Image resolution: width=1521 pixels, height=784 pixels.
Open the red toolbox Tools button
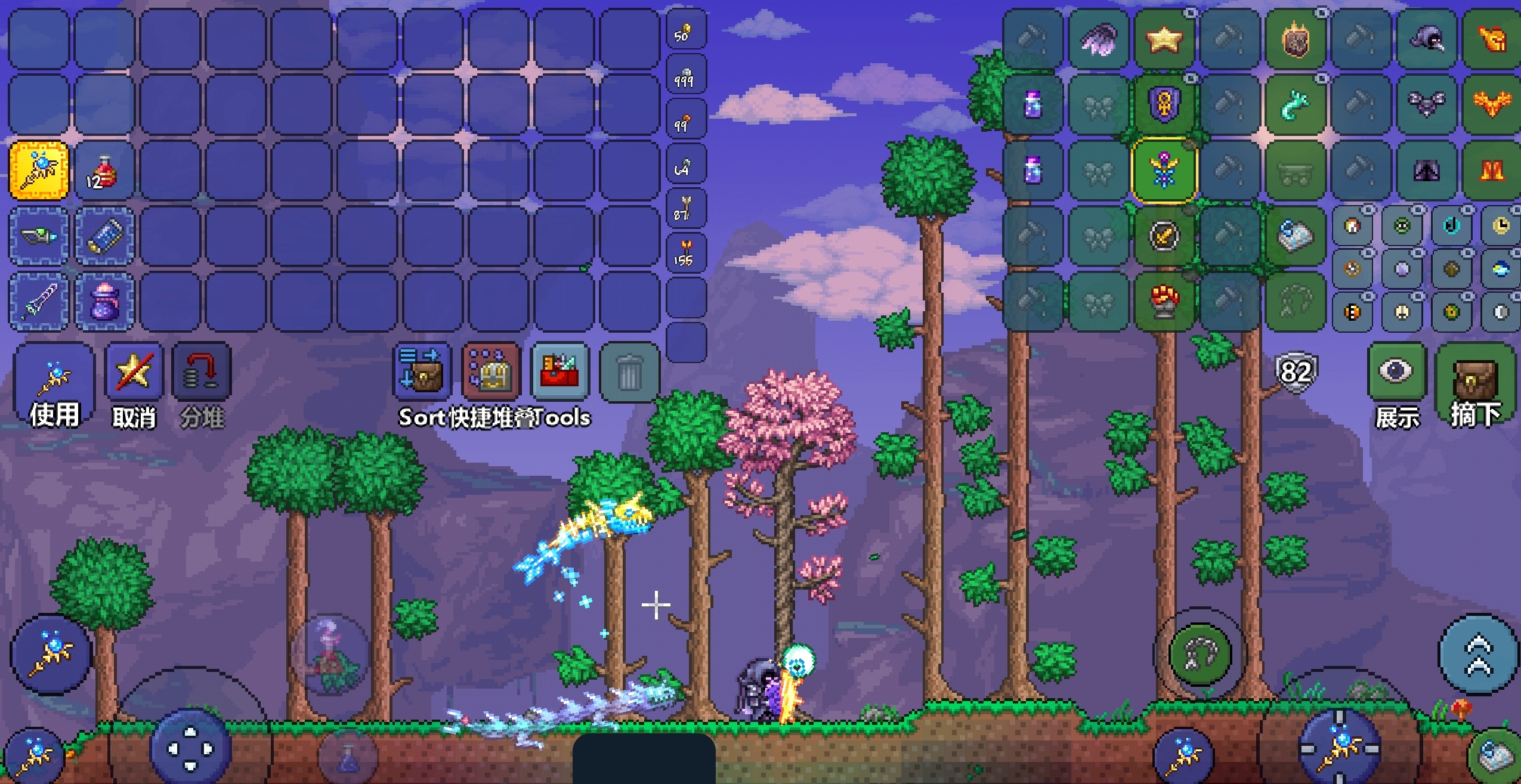pyautogui.click(x=560, y=371)
